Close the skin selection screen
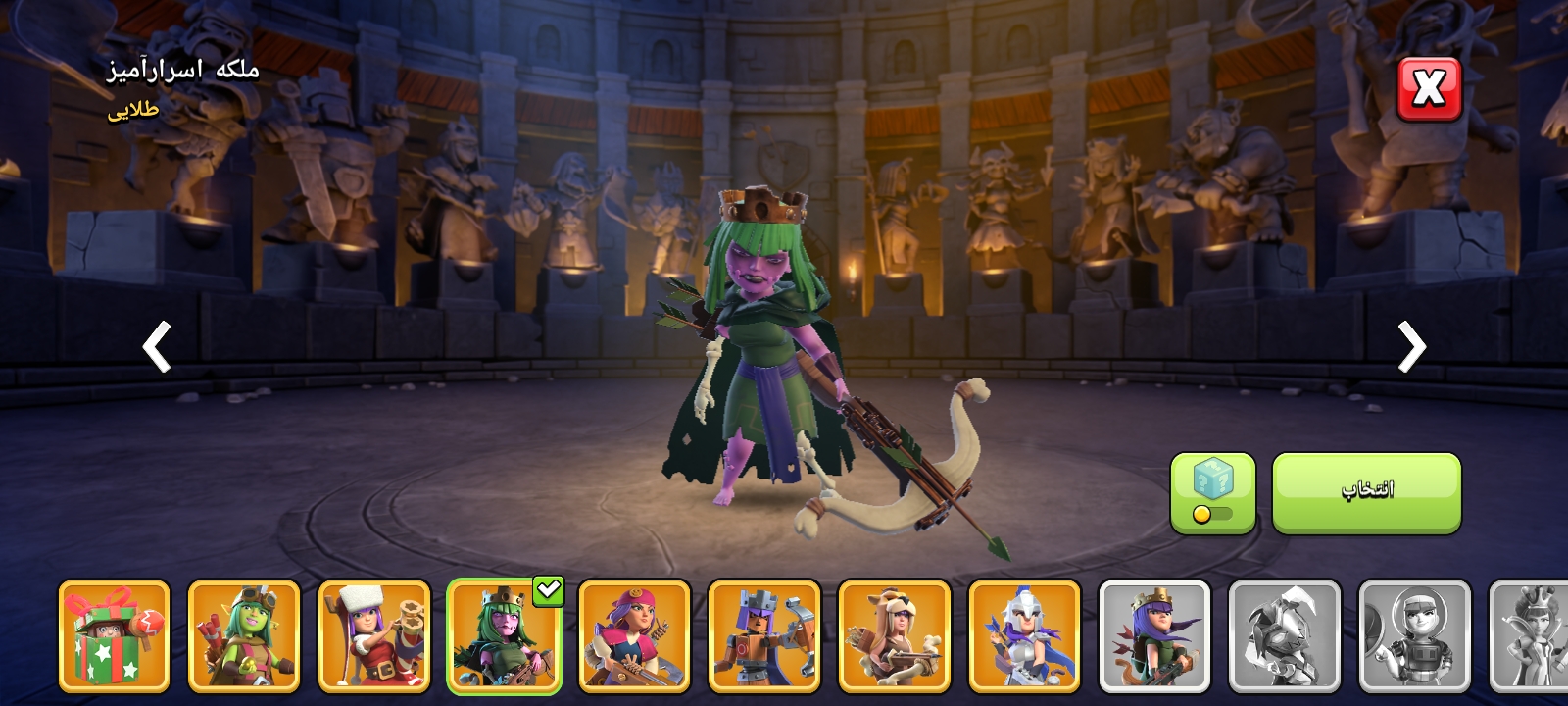The width and height of the screenshot is (1568, 706). tap(1428, 89)
